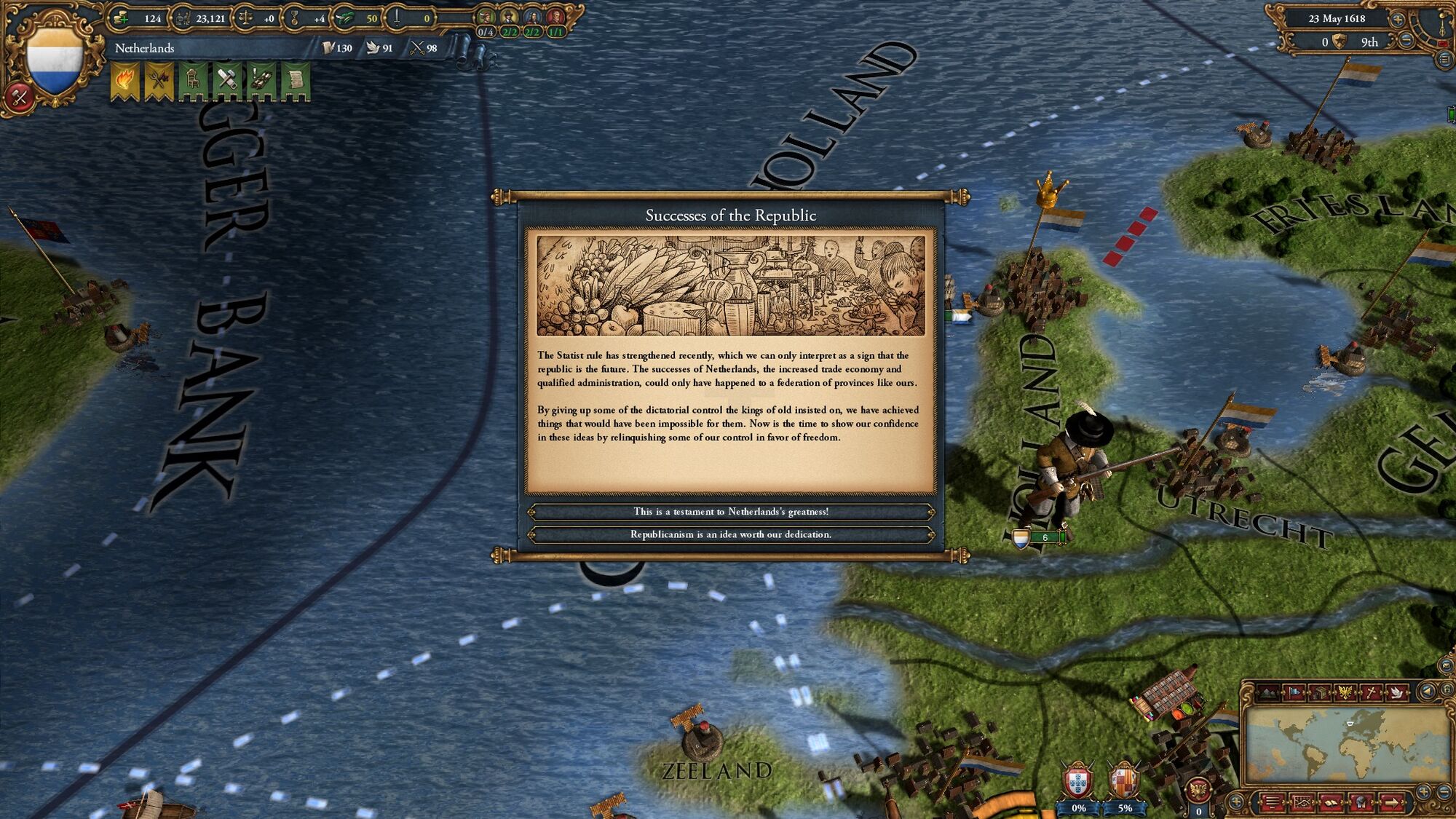Select the terrain map mode
This screenshot has height=819, width=1456.
click(x=1268, y=692)
